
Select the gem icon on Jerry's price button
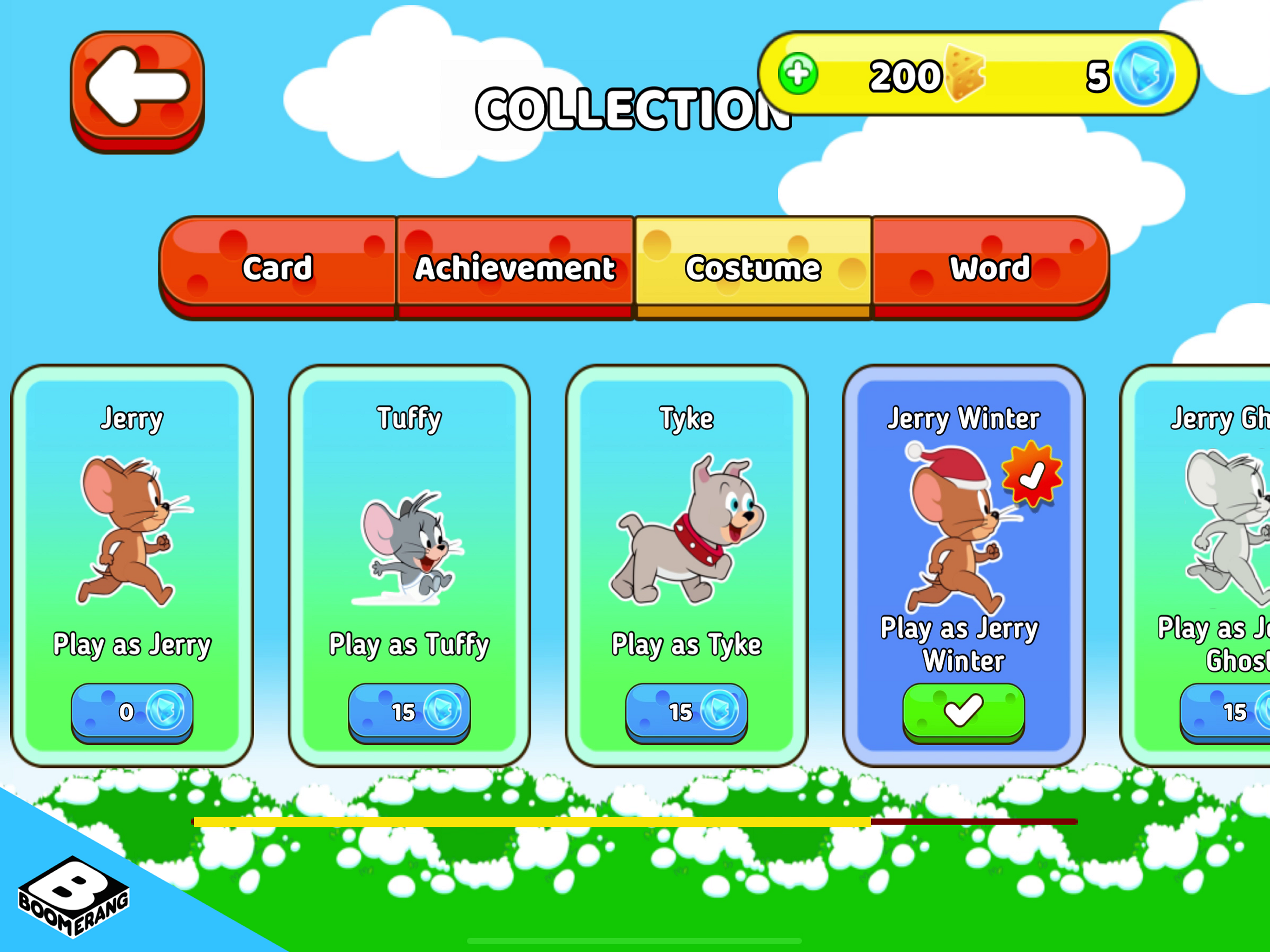pos(166,711)
